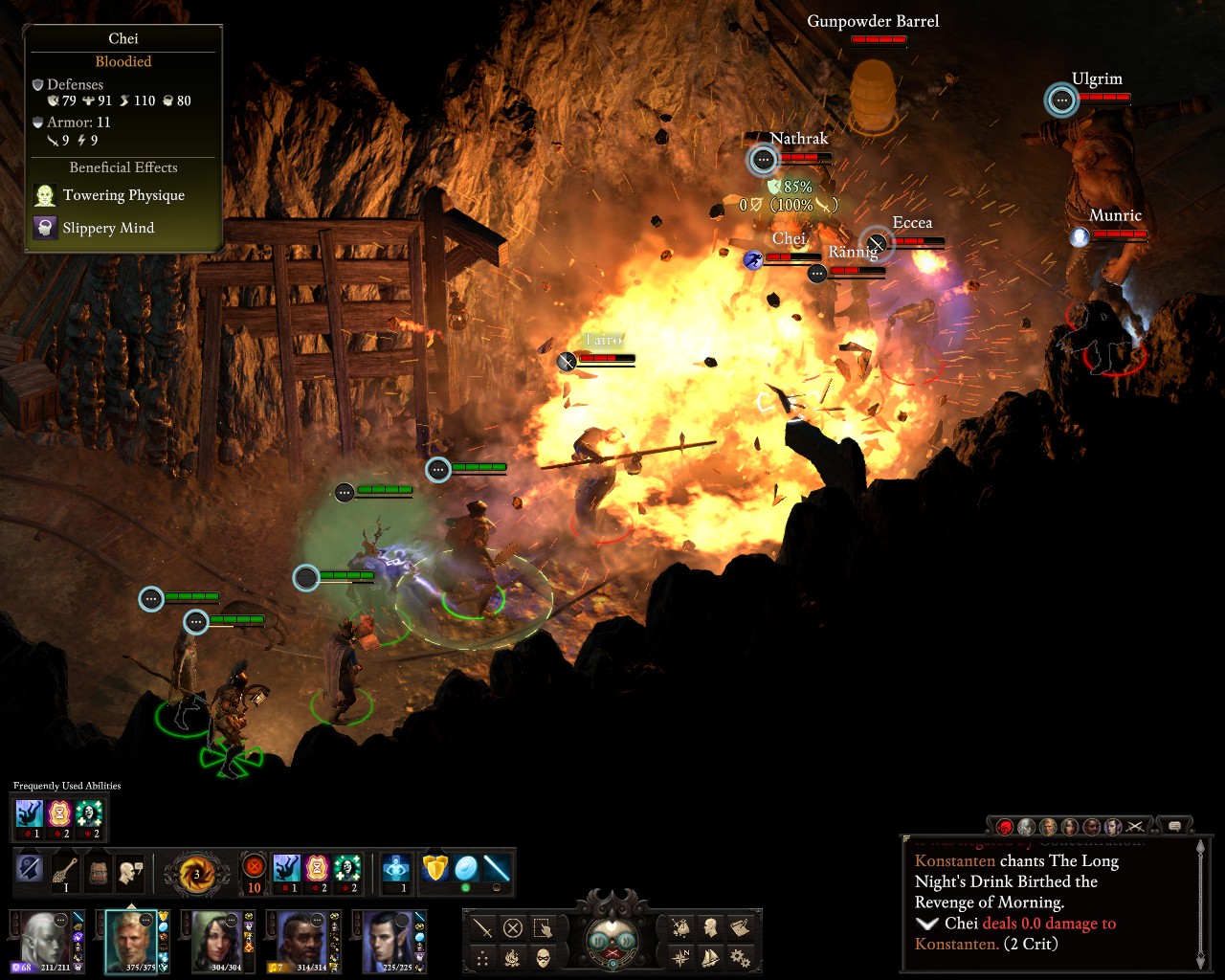Viewport: 1225px width, 980px height.
Task: Cancel the current action with the X button
Action: 513,927
